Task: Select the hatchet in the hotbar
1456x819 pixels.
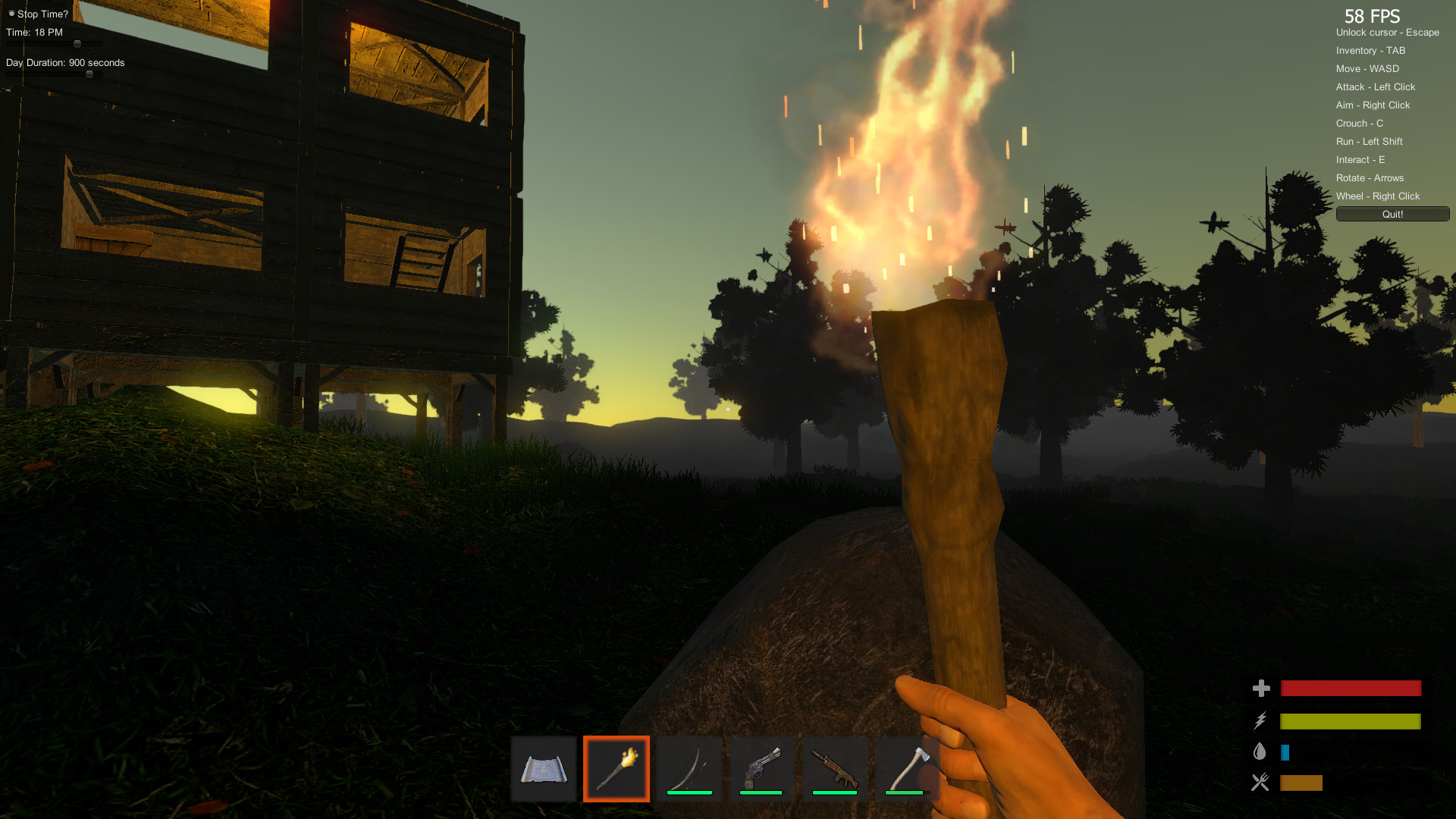Action: [x=908, y=768]
